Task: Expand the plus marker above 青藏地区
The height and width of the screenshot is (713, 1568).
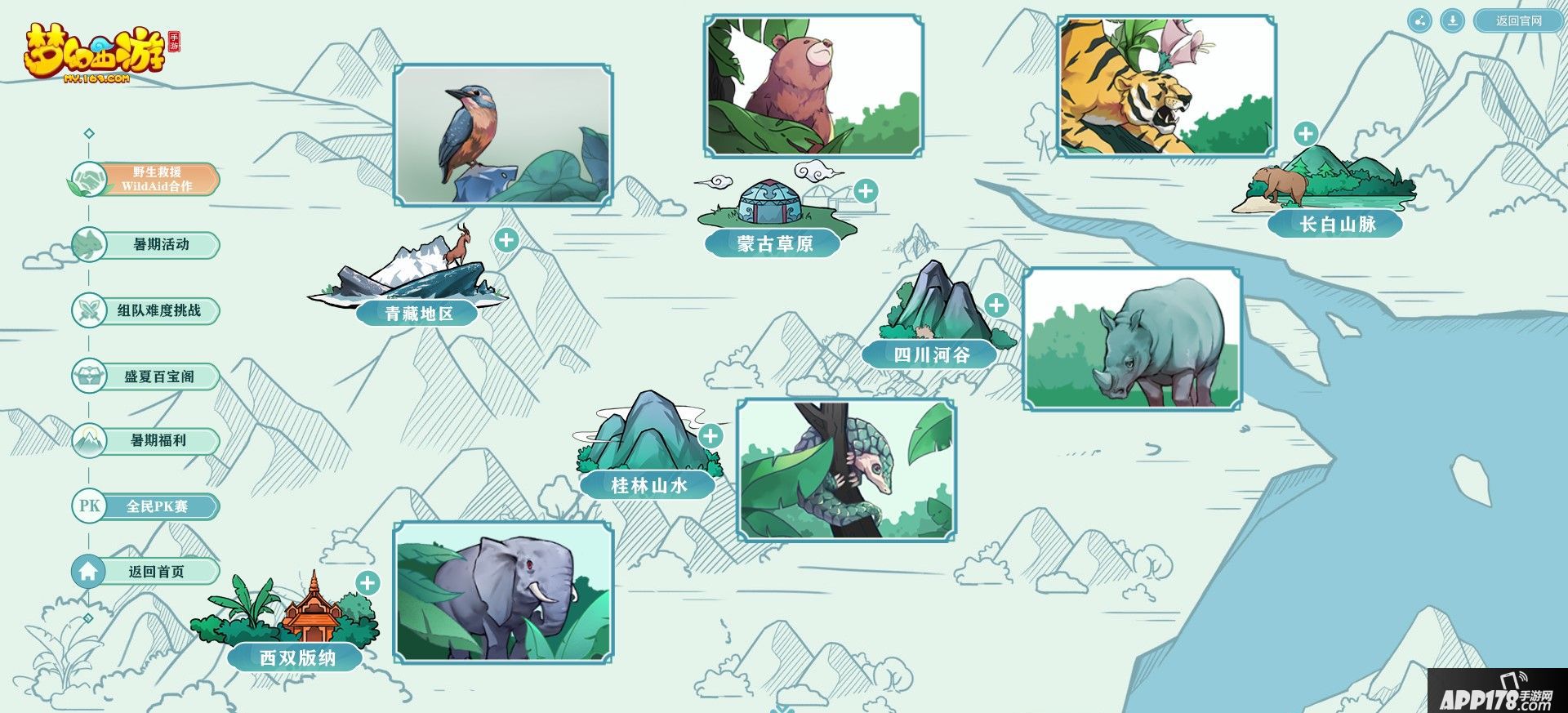Action: point(508,241)
